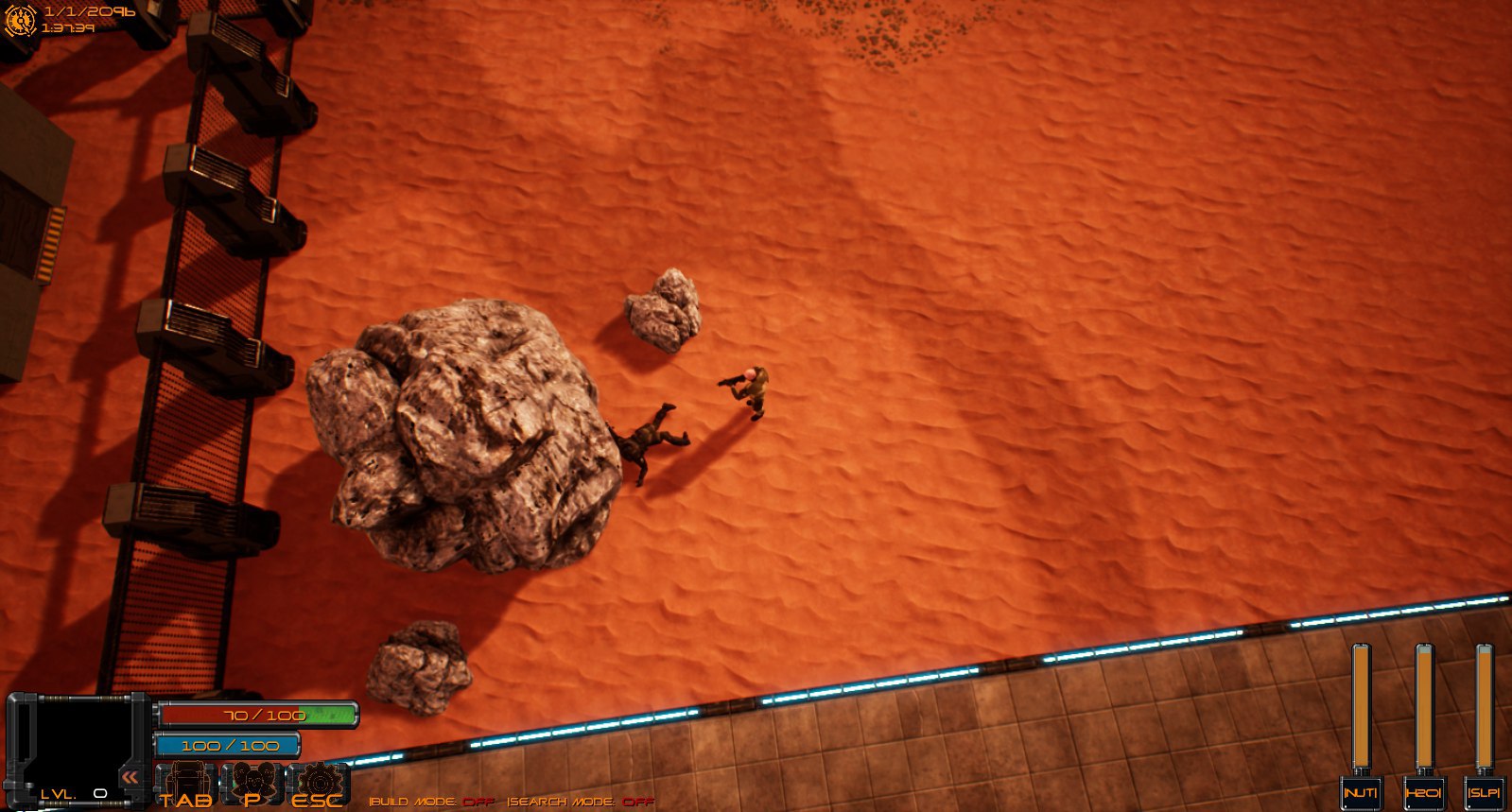Open the character stats via LVL indicator
The width and height of the screenshot is (1512, 812).
click(x=71, y=791)
